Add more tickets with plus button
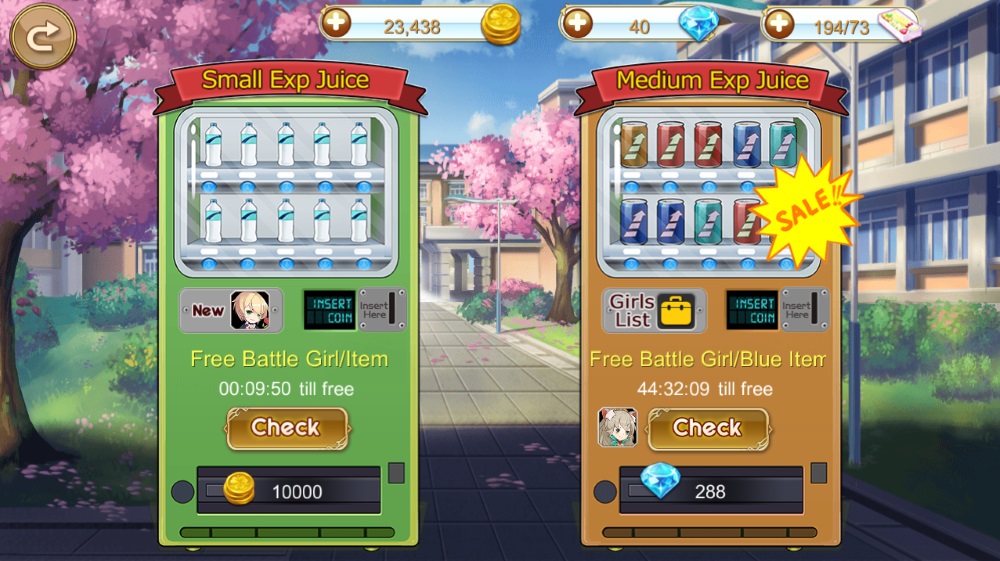Viewport: 1000px width, 561px height. coord(778,24)
